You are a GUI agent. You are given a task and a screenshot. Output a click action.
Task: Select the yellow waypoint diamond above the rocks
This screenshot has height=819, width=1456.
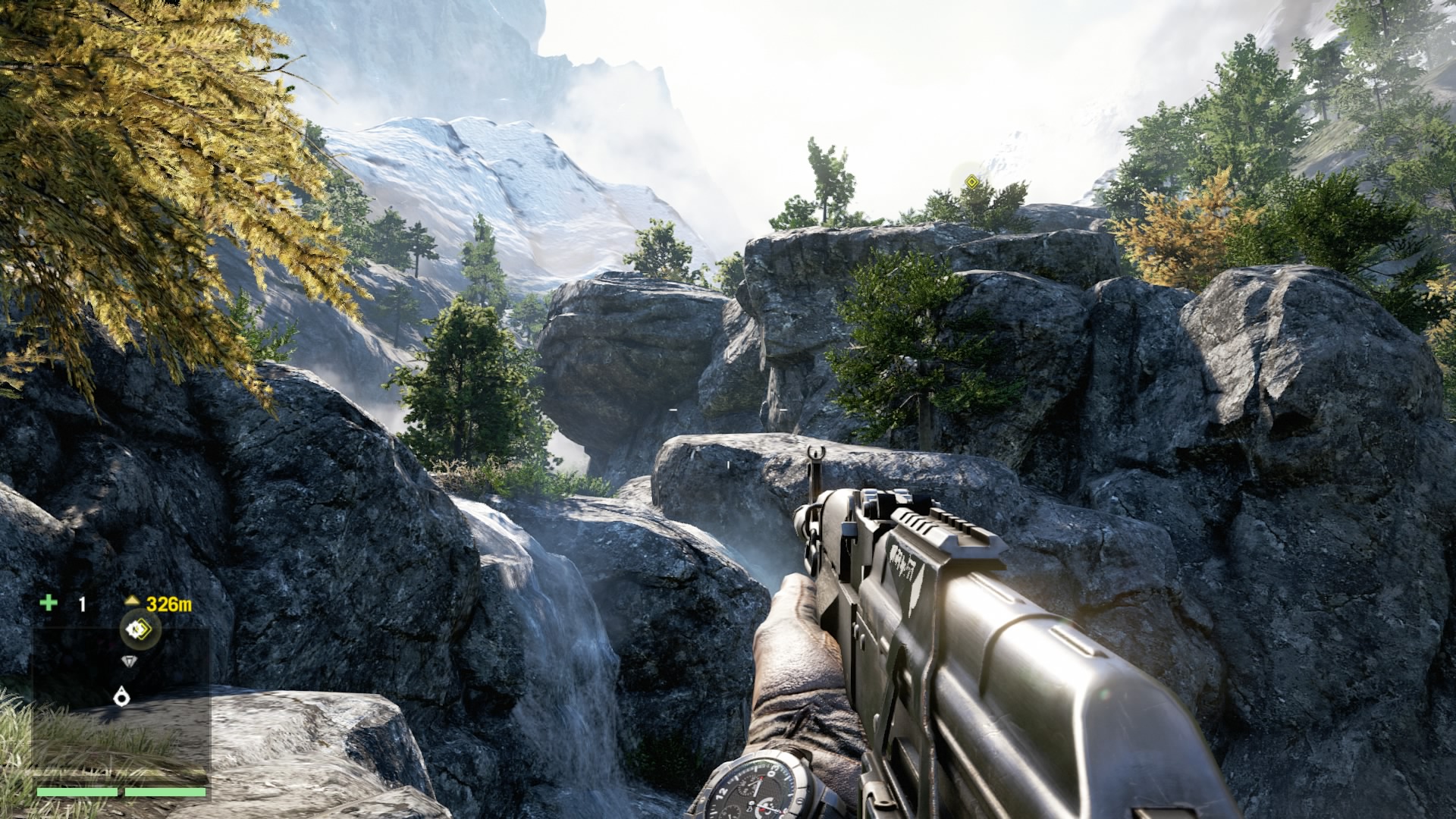(x=971, y=180)
